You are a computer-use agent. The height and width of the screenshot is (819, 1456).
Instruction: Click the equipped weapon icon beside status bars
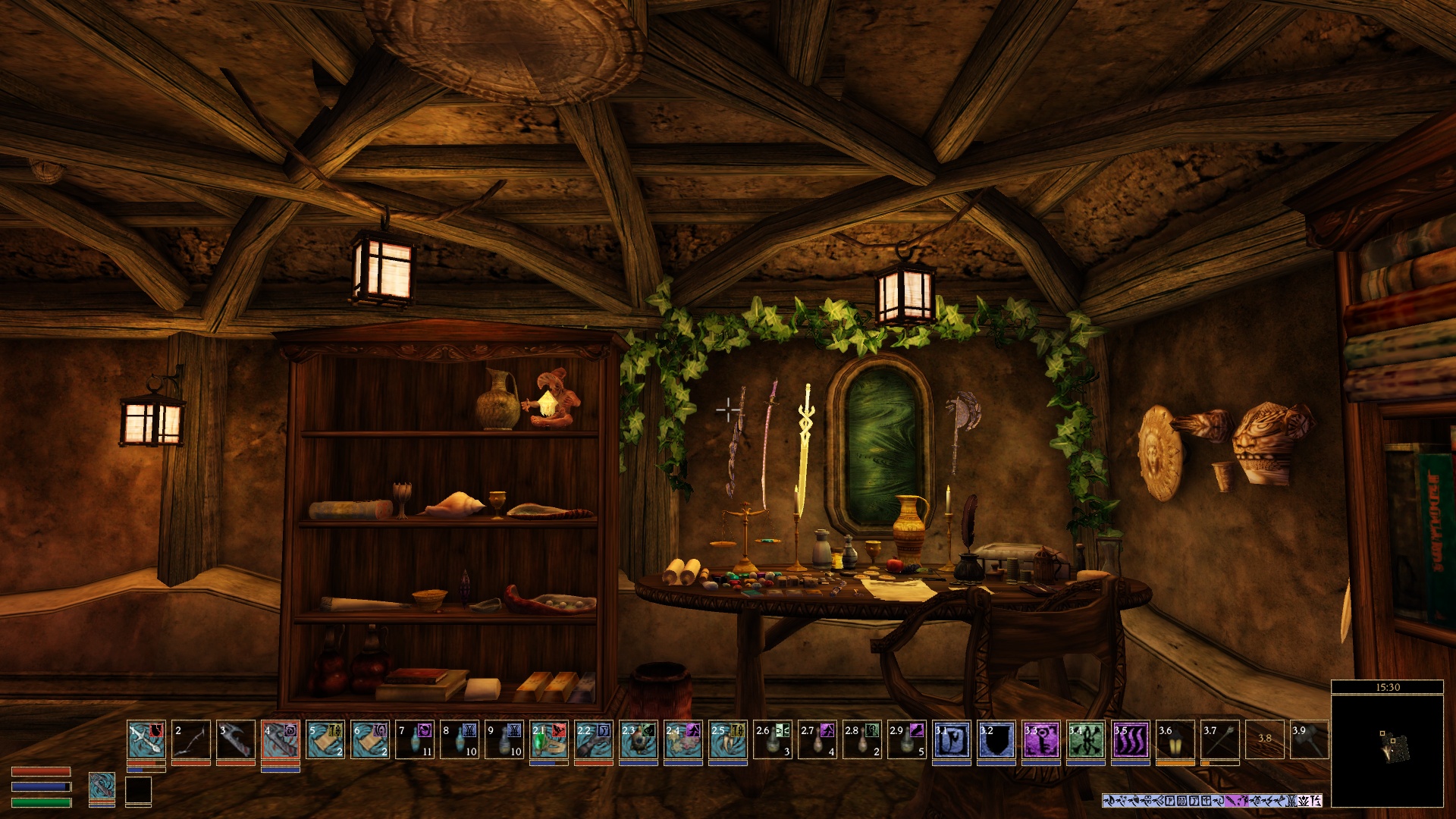point(102,789)
